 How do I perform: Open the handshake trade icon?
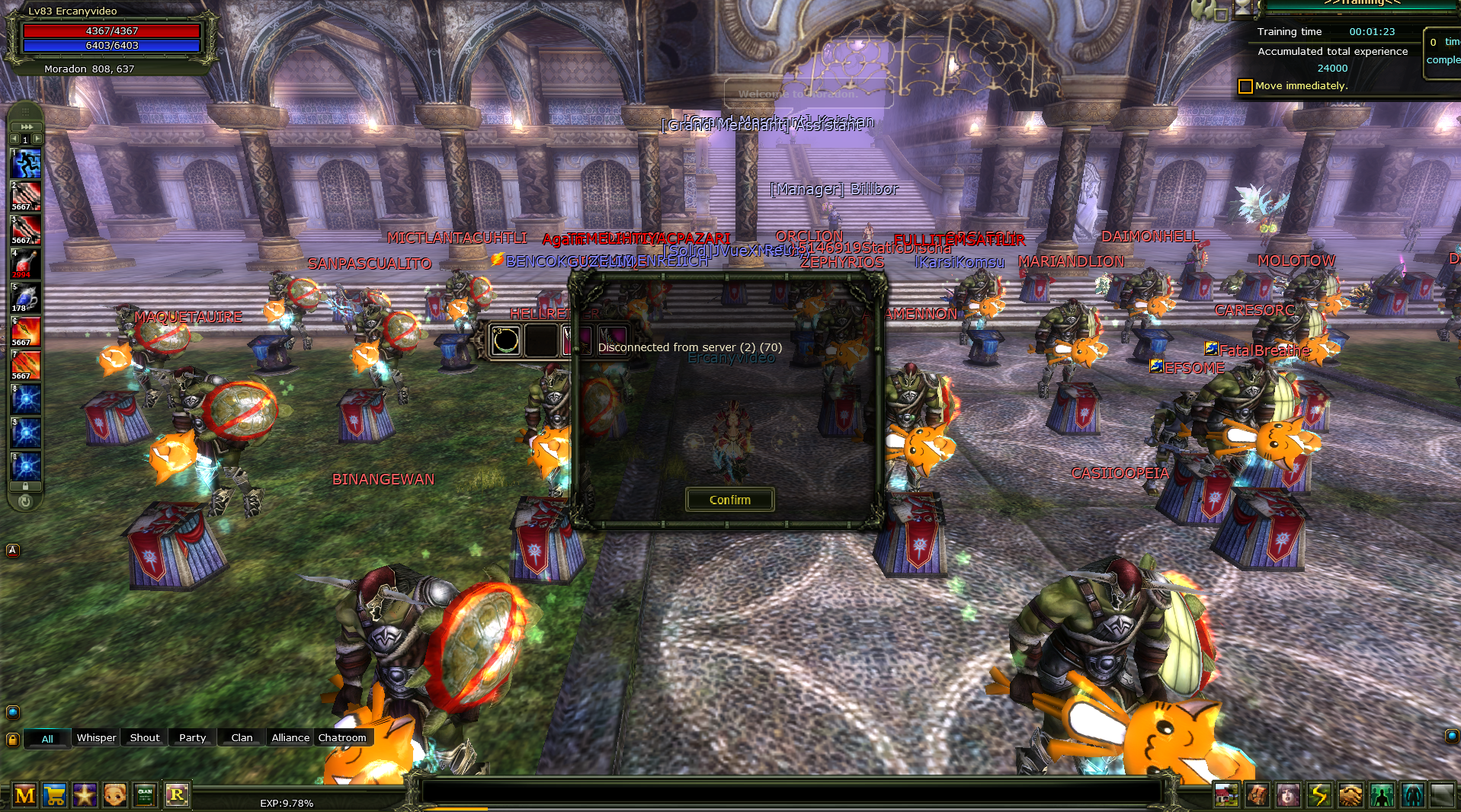[x=1350, y=795]
